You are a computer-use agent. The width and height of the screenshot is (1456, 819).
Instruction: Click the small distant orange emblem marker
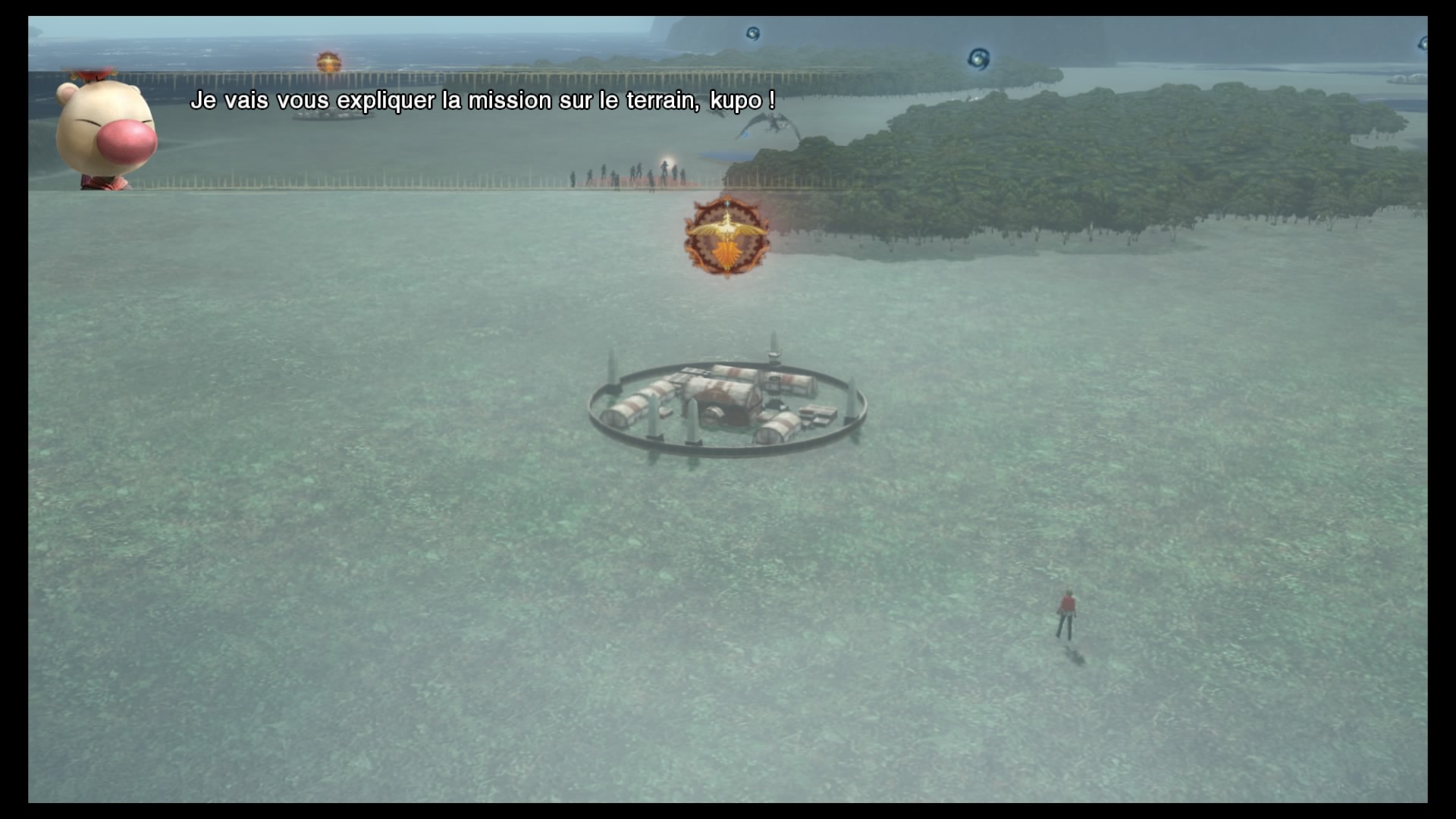(x=328, y=62)
